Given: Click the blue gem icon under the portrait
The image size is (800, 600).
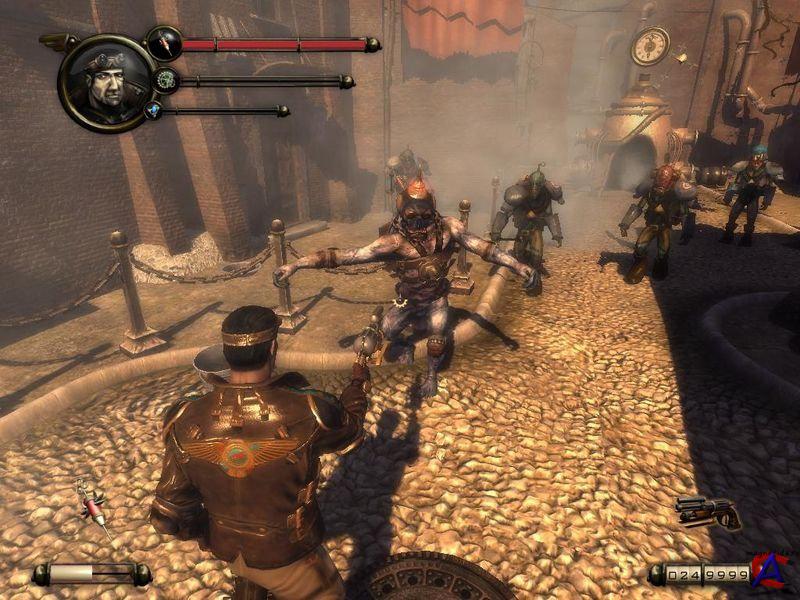Looking at the screenshot, I should pos(153,110).
